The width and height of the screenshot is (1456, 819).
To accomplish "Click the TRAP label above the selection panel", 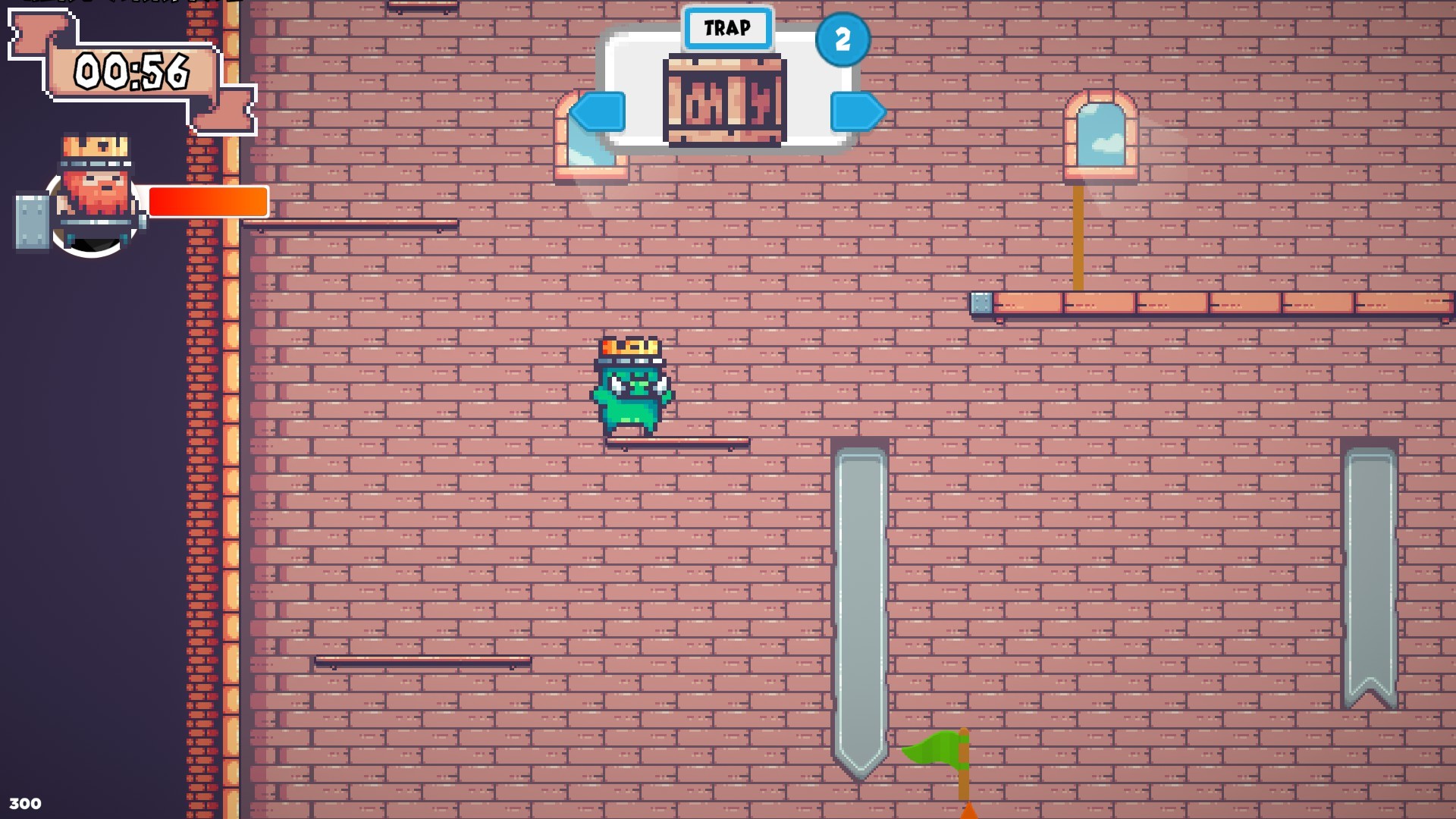I will coord(726,28).
